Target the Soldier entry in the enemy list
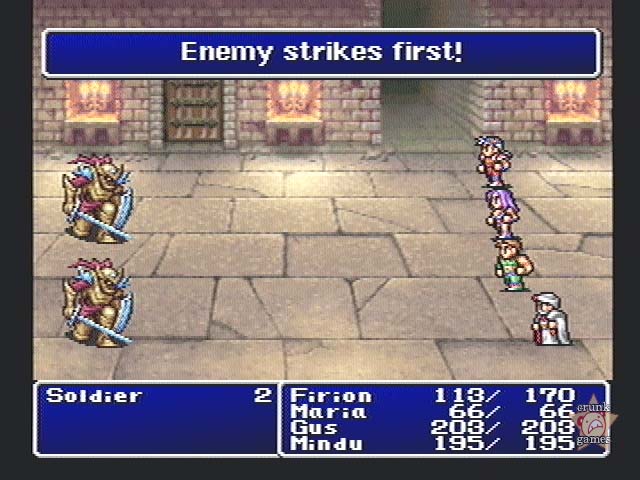 94,396
